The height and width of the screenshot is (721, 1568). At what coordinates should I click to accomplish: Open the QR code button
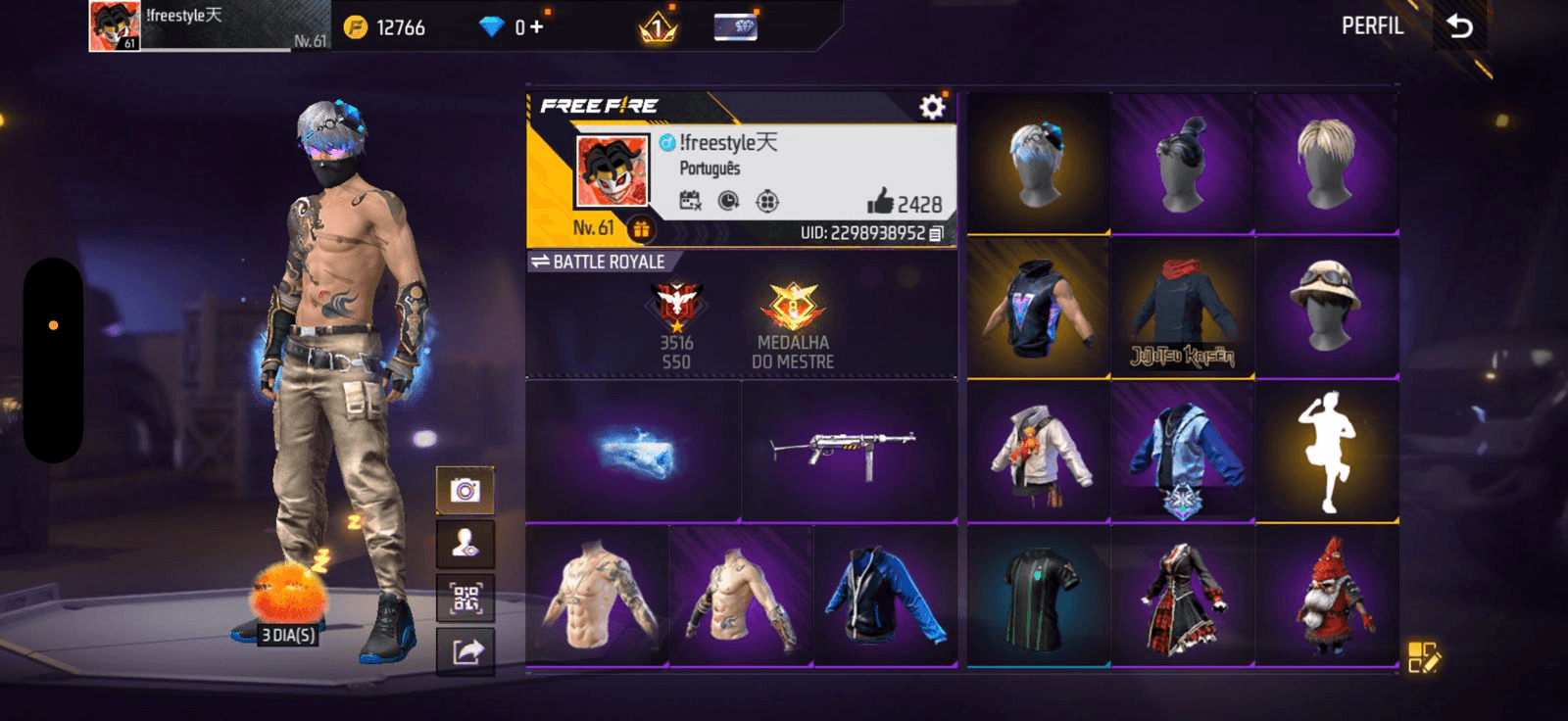tap(465, 598)
